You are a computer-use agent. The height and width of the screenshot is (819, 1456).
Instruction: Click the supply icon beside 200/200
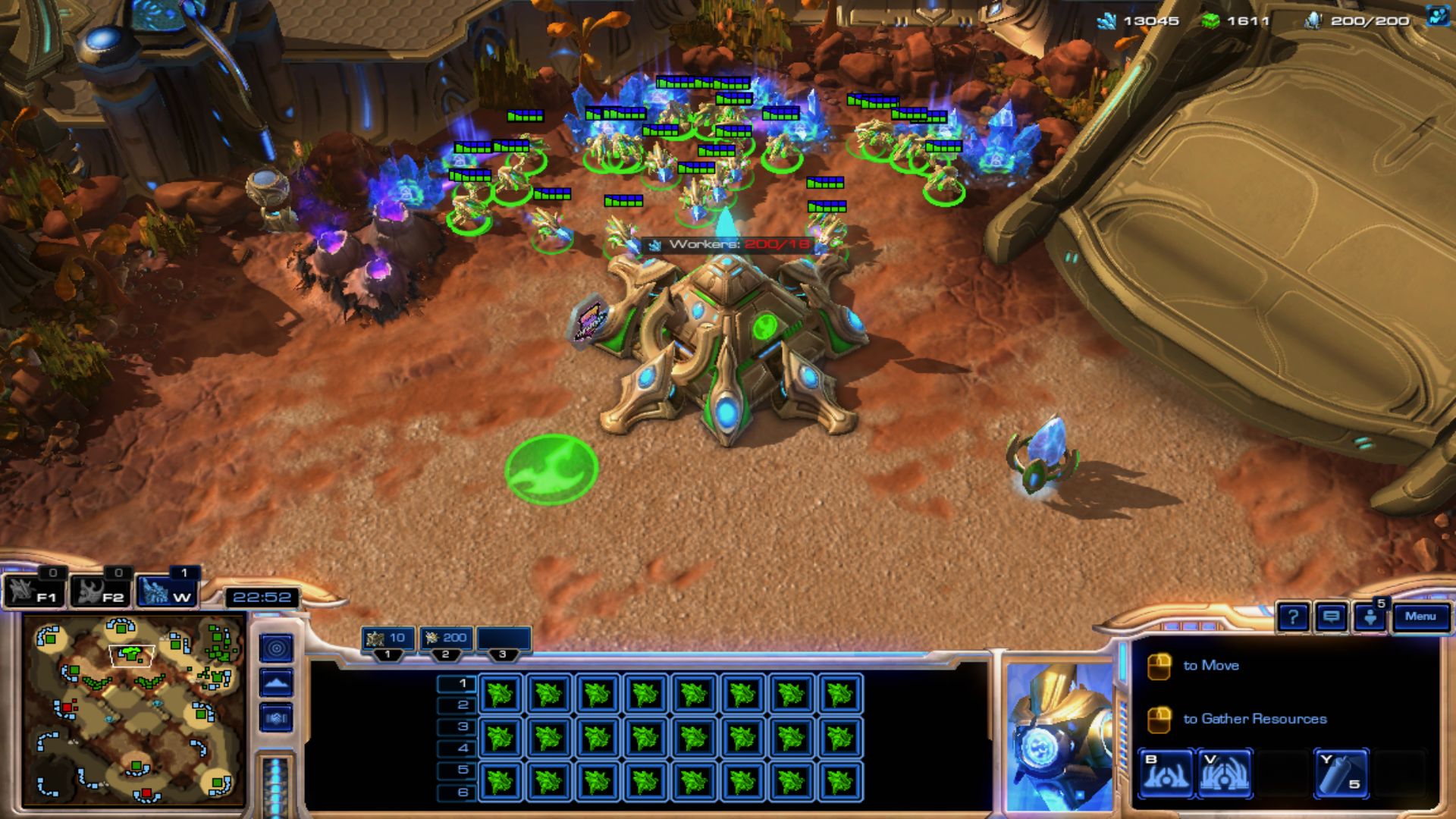(1312, 21)
